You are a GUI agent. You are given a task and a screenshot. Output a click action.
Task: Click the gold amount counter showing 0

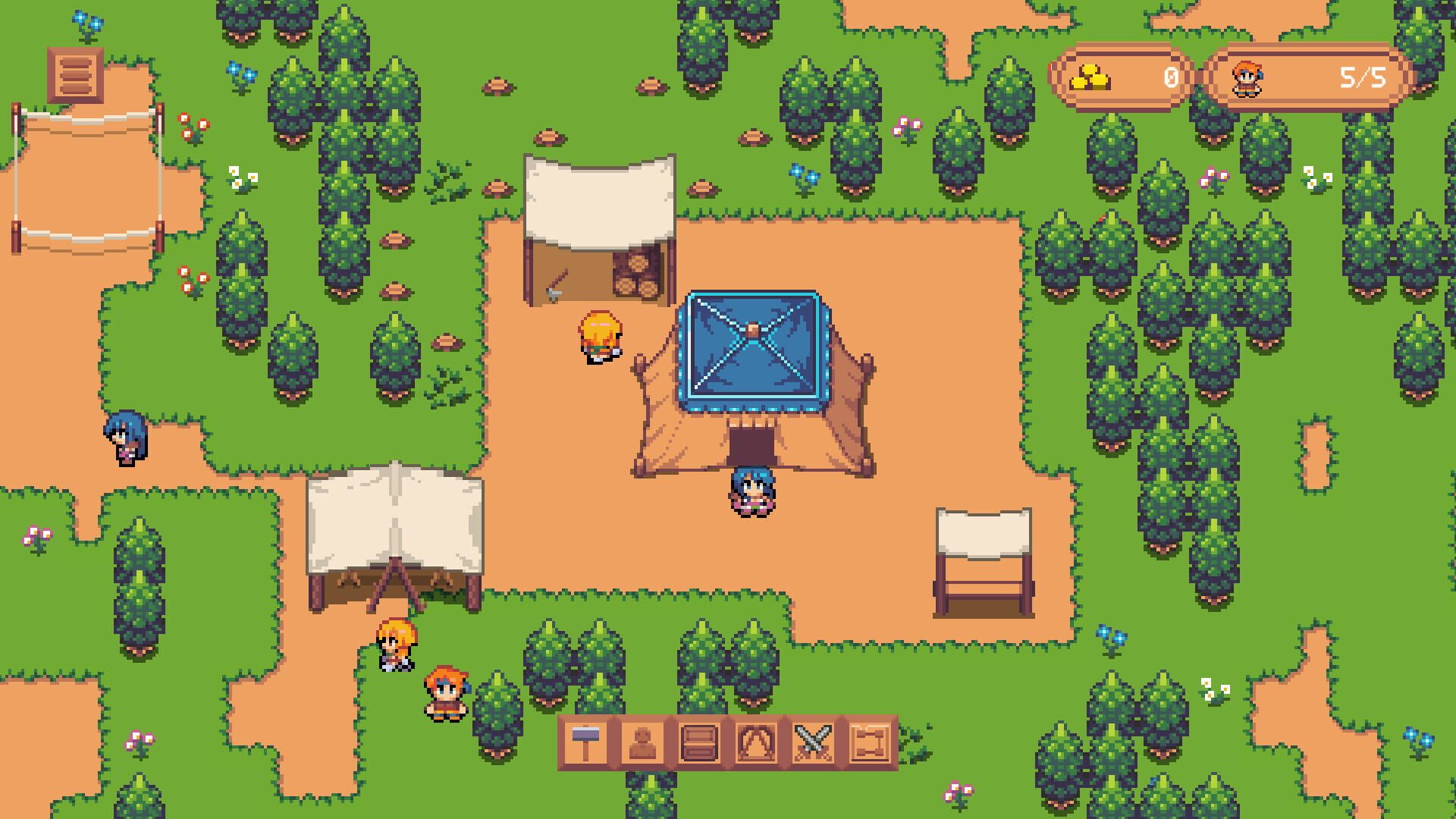point(1171,76)
